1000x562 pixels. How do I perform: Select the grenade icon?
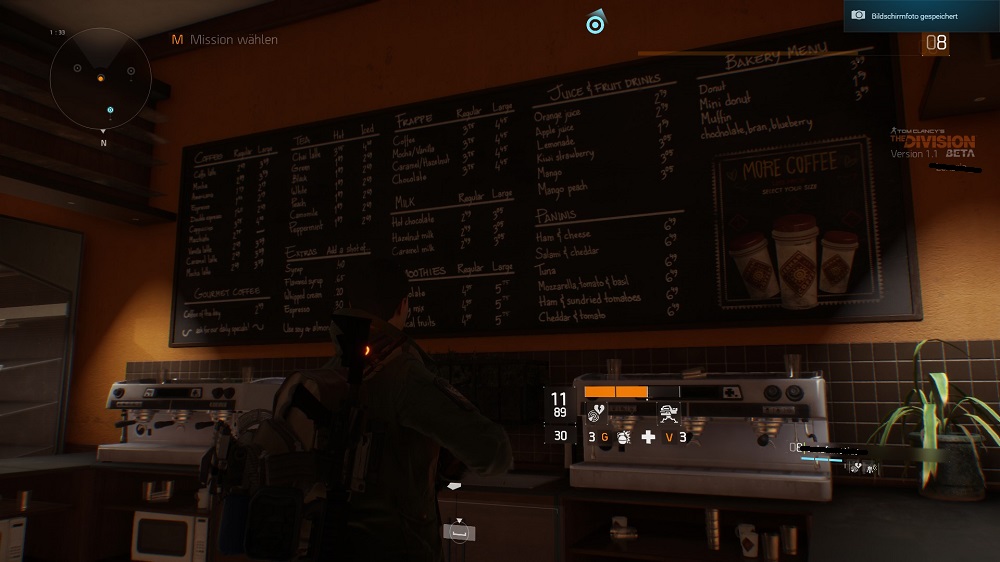pyautogui.click(x=625, y=437)
